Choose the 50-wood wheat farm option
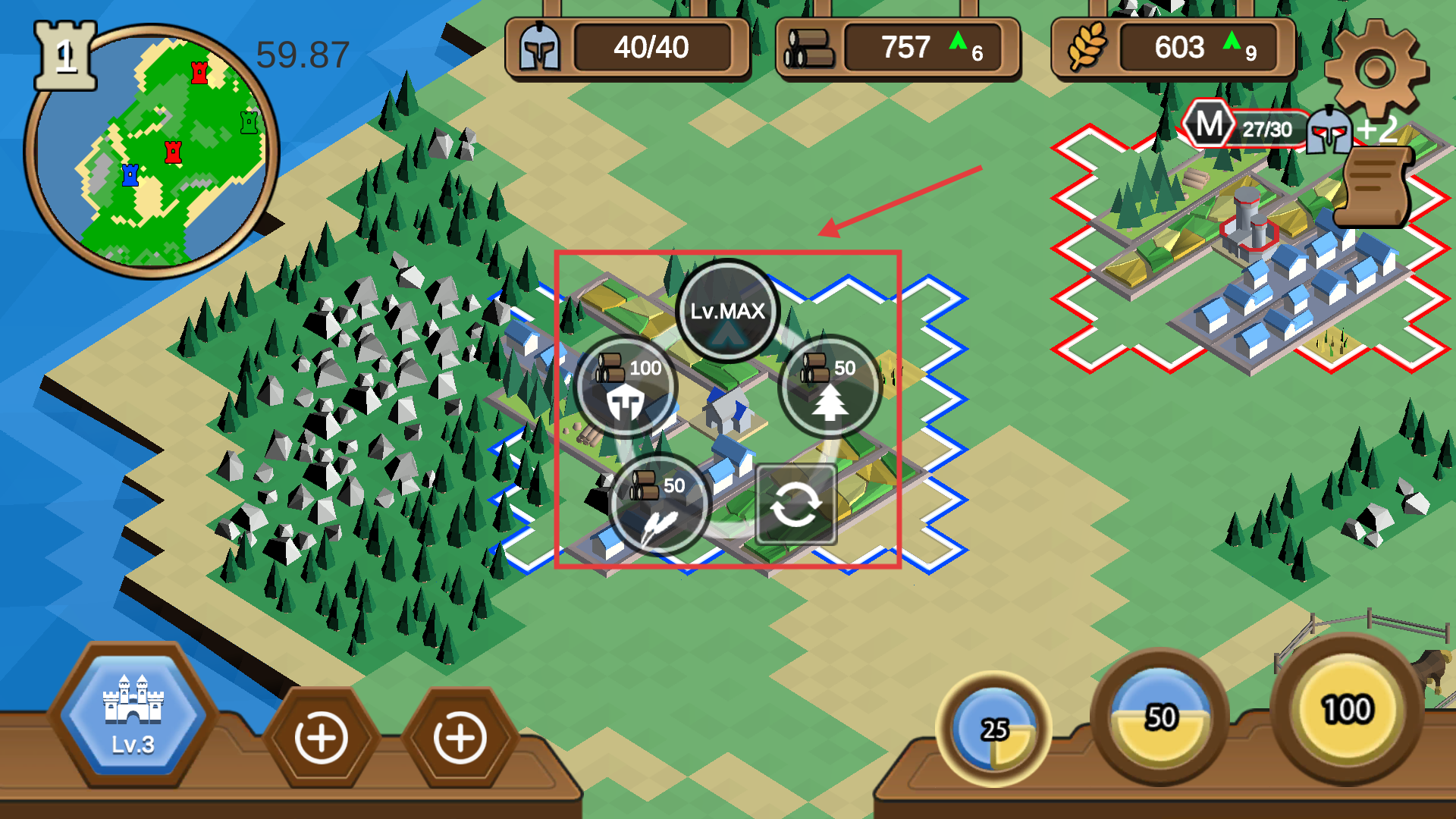The image size is (1456, 819). pyautogui.click(x=659, y=504)
